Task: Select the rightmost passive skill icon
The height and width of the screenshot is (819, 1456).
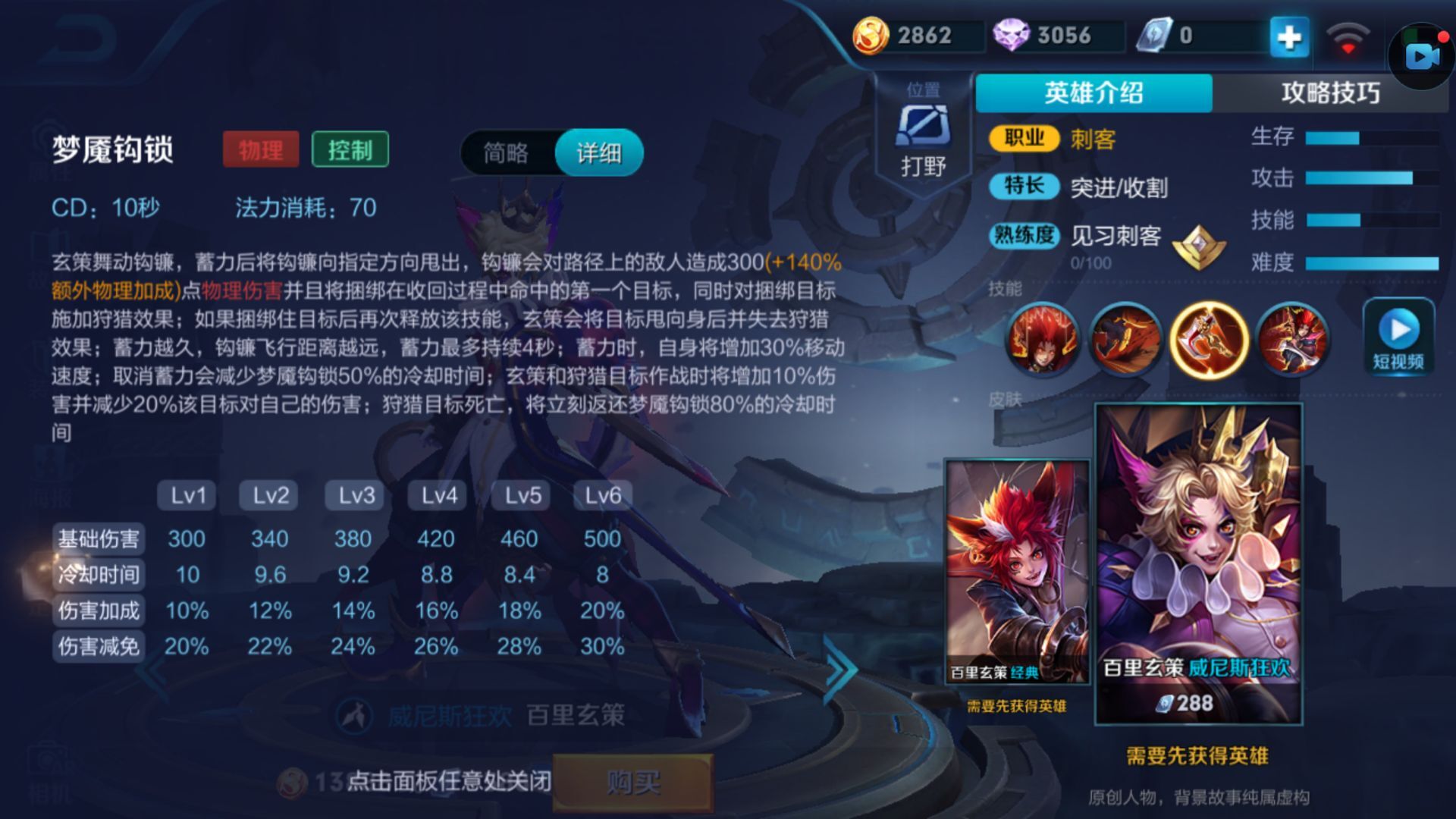Action: pos(1293,341)
